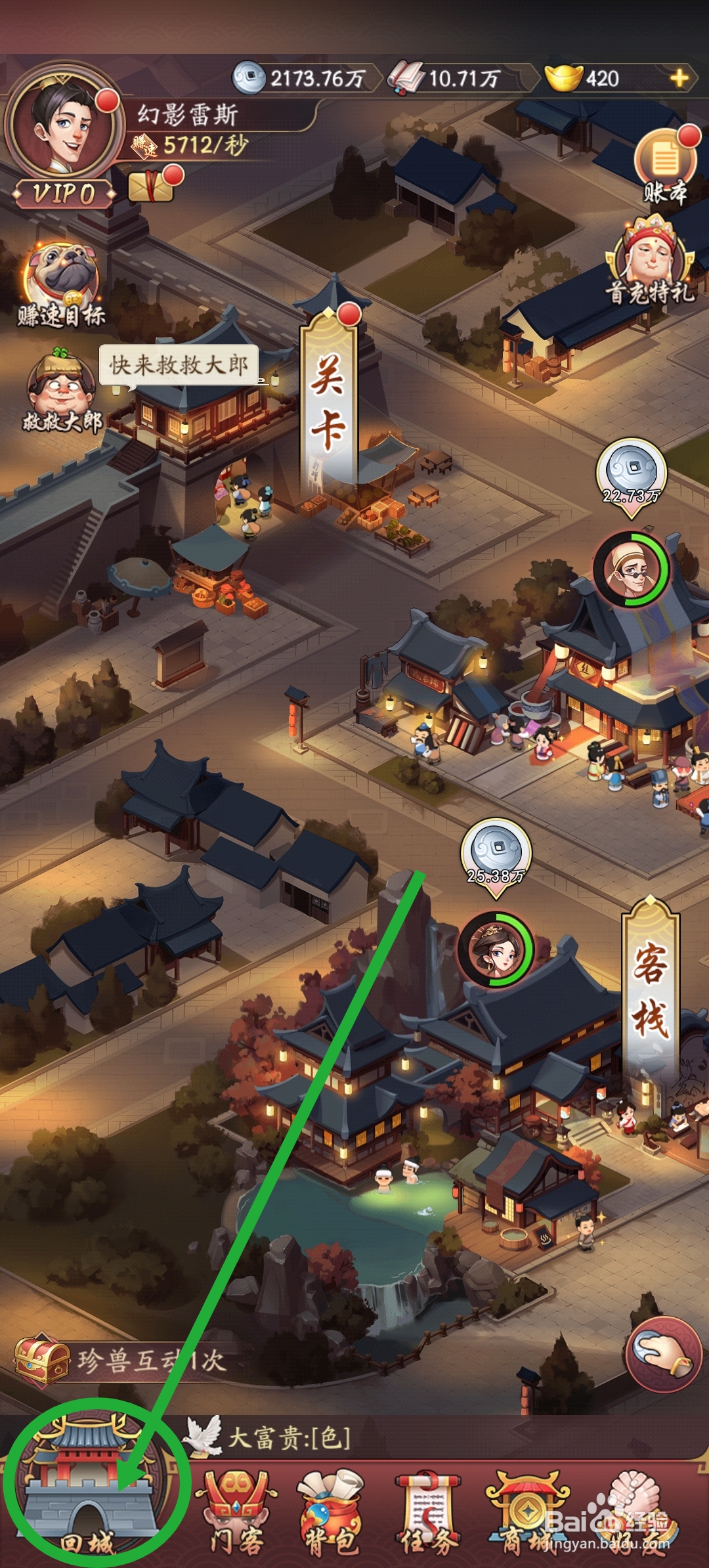The width and height of the screenshot is (709, 1568).
Task: Add gold ingots with the plus button
Action: (679, 79)
